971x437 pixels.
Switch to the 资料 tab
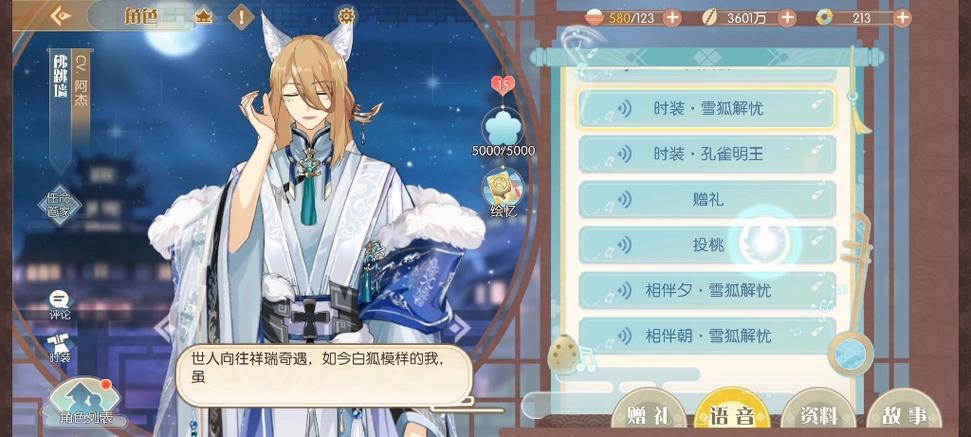[818, 415]
